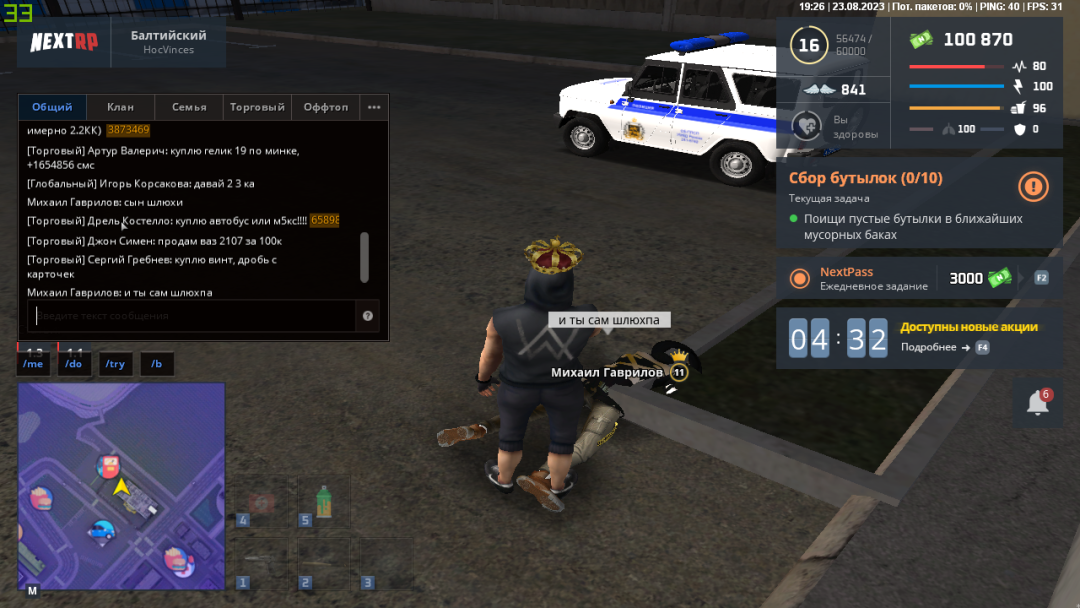The image size is (1080, 608).
Task: Open details for Доступны новые акции
Action: pos(944,347)
